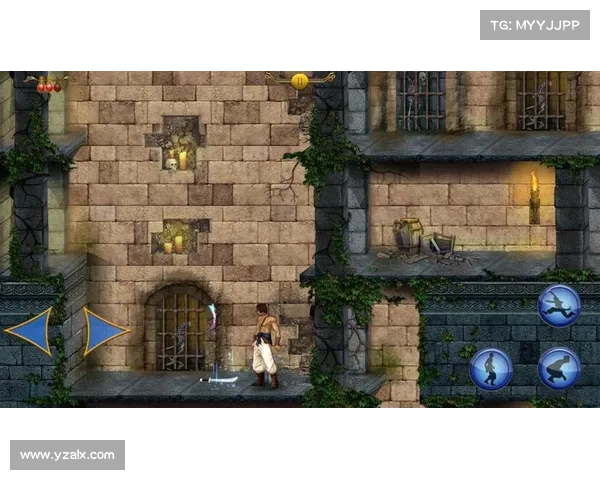Tap the right movement arrow
This screenshot has height=480, width=600.
tap(104, 331)
